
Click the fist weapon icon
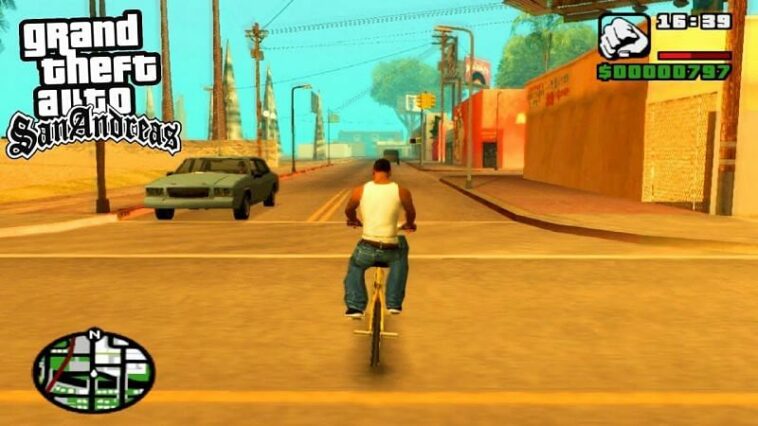click(624, 37)
